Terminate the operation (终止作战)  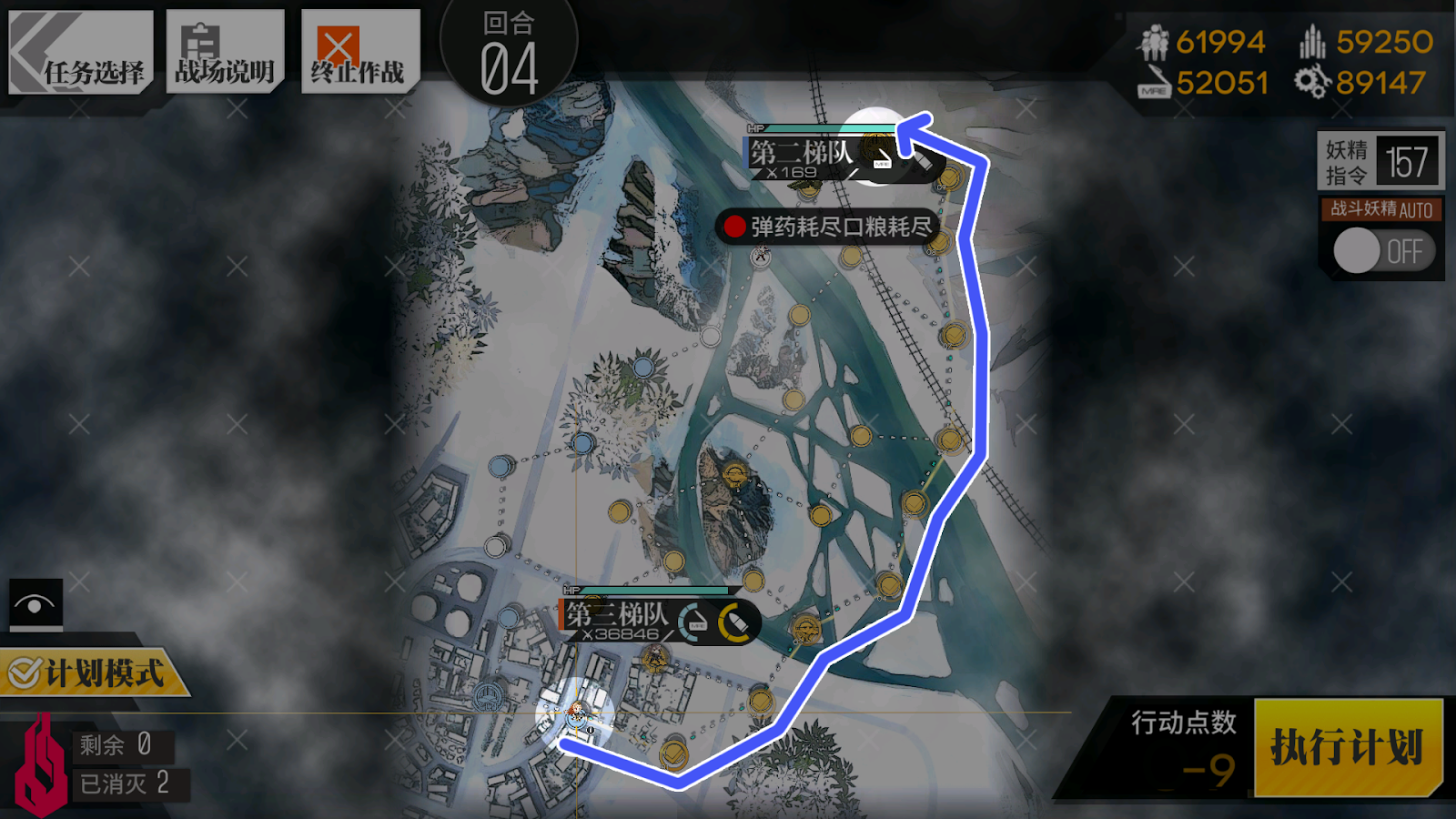[x=359, y=53]
